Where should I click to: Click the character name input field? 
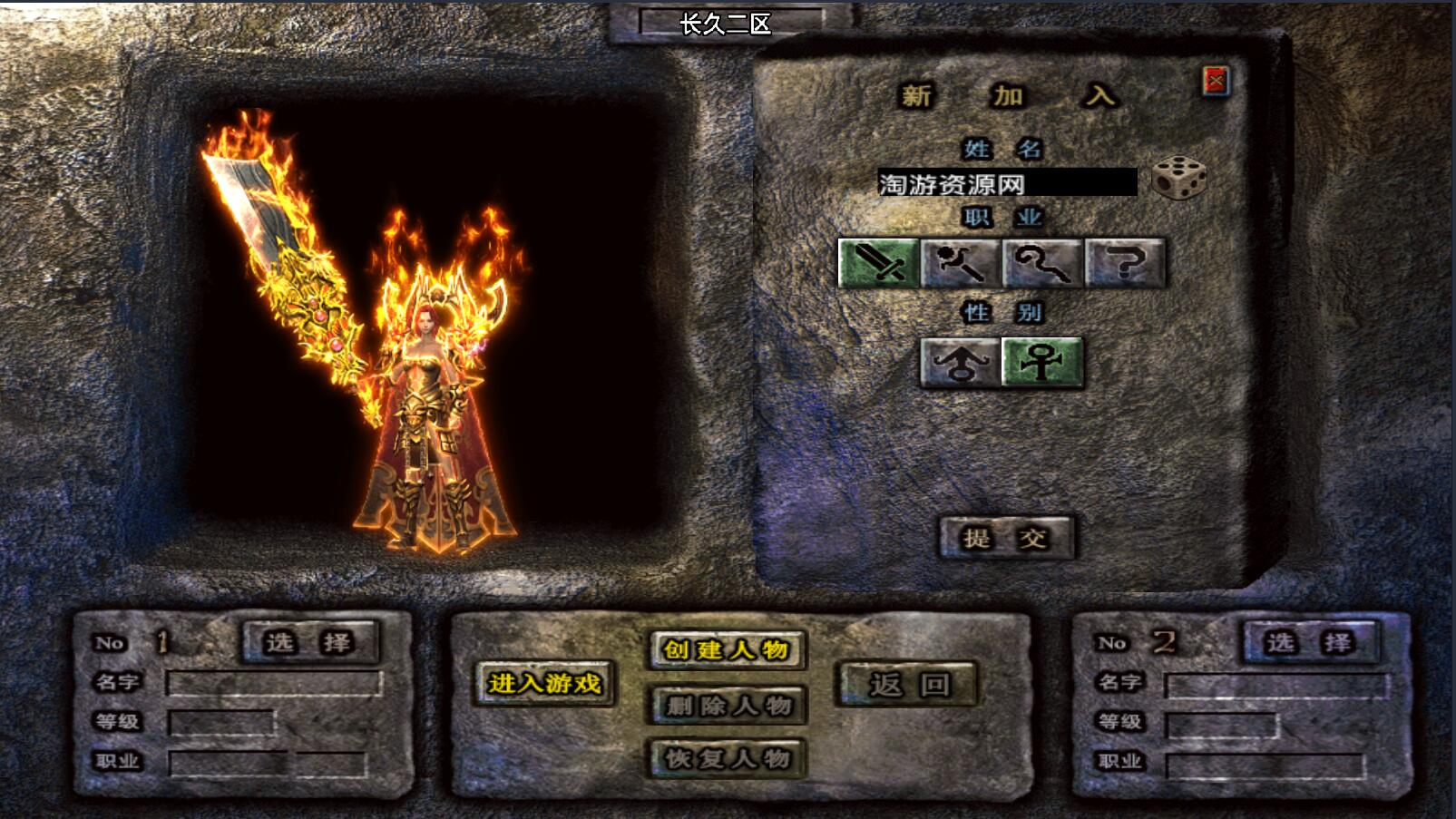tap(1006, 183)
